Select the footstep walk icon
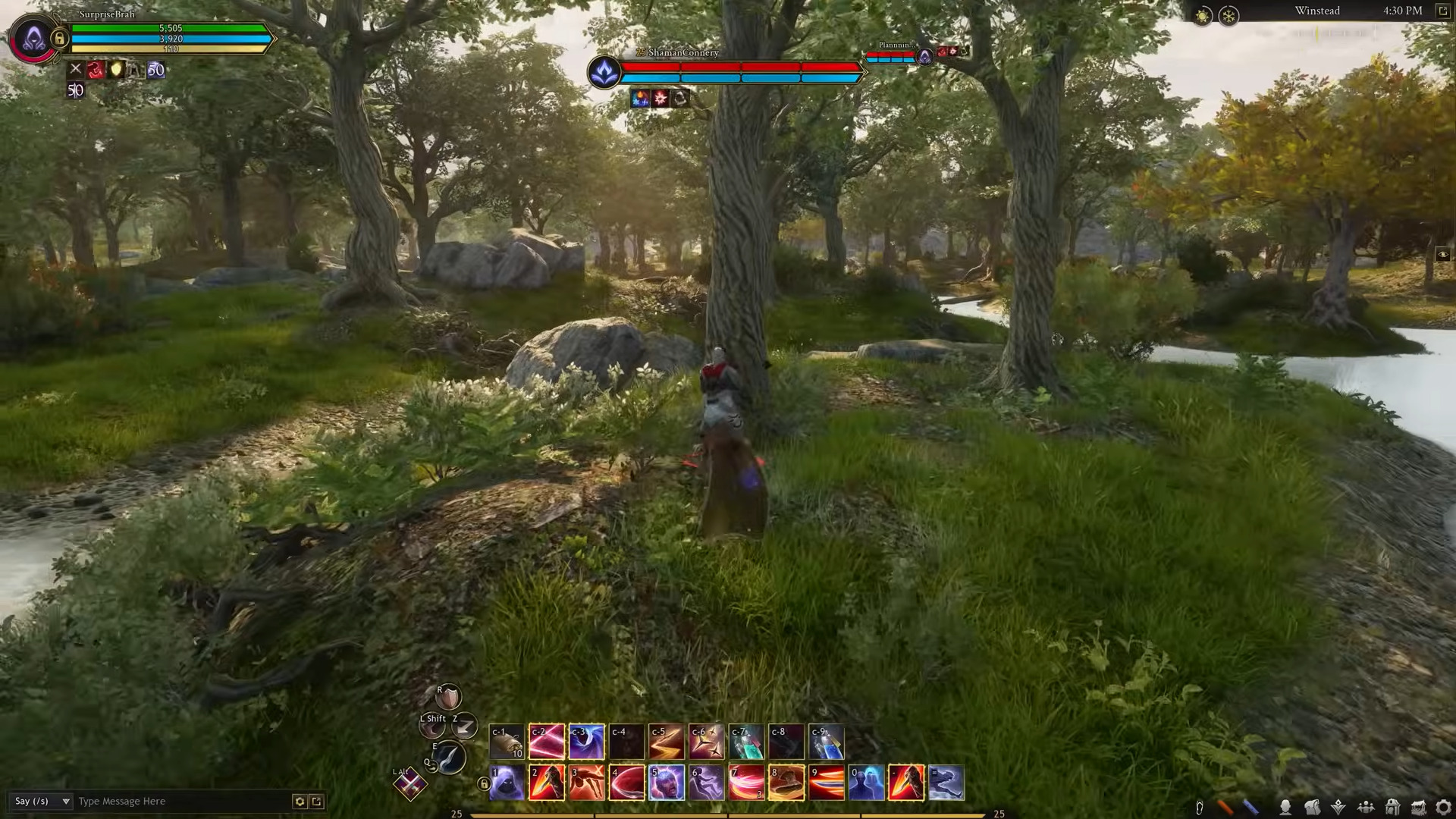The width and height of the screenshot is (1456, 819). click(x=1200, y=806)
